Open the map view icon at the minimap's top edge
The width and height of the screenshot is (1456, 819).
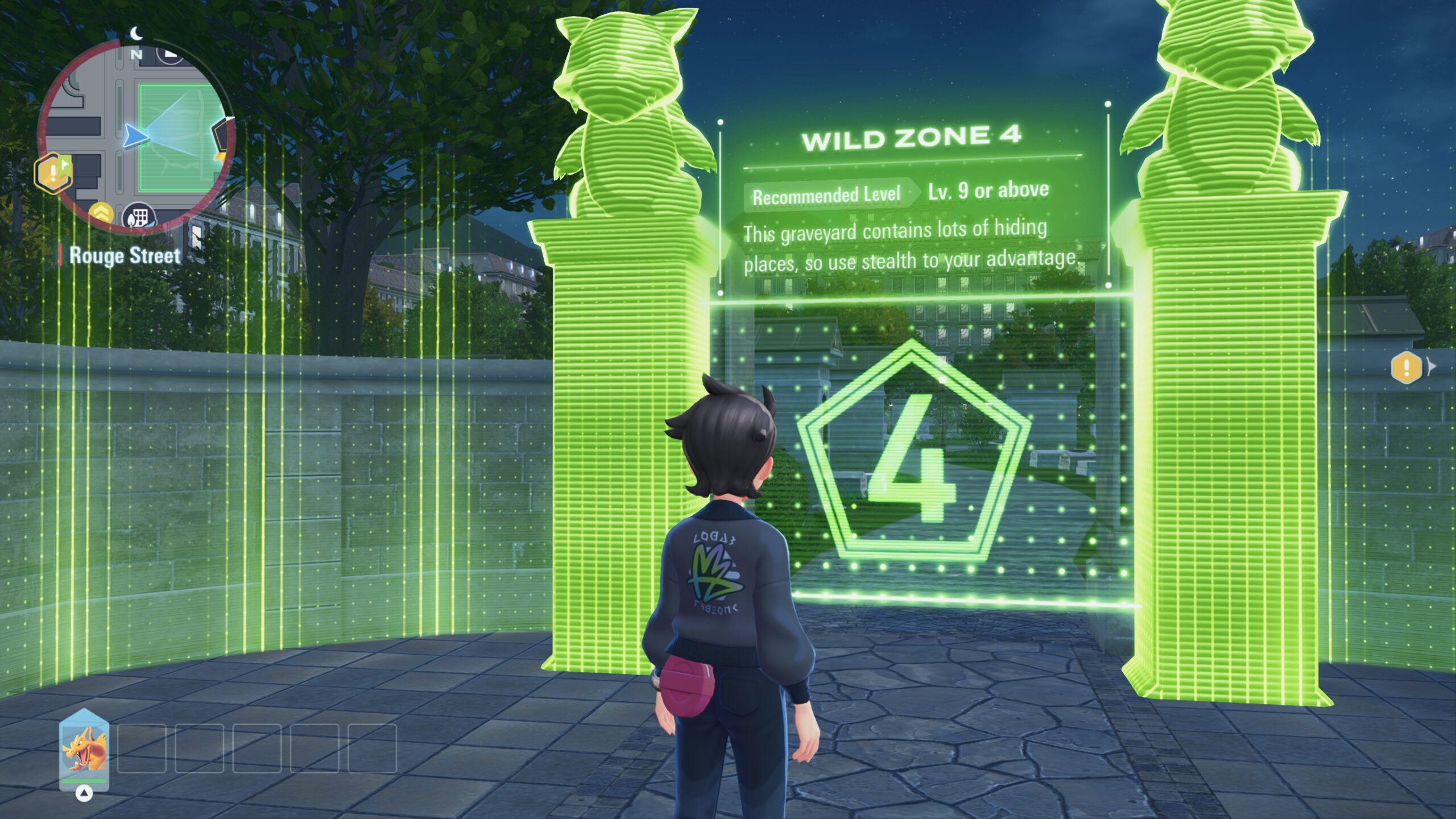click(x=169, y=55)
